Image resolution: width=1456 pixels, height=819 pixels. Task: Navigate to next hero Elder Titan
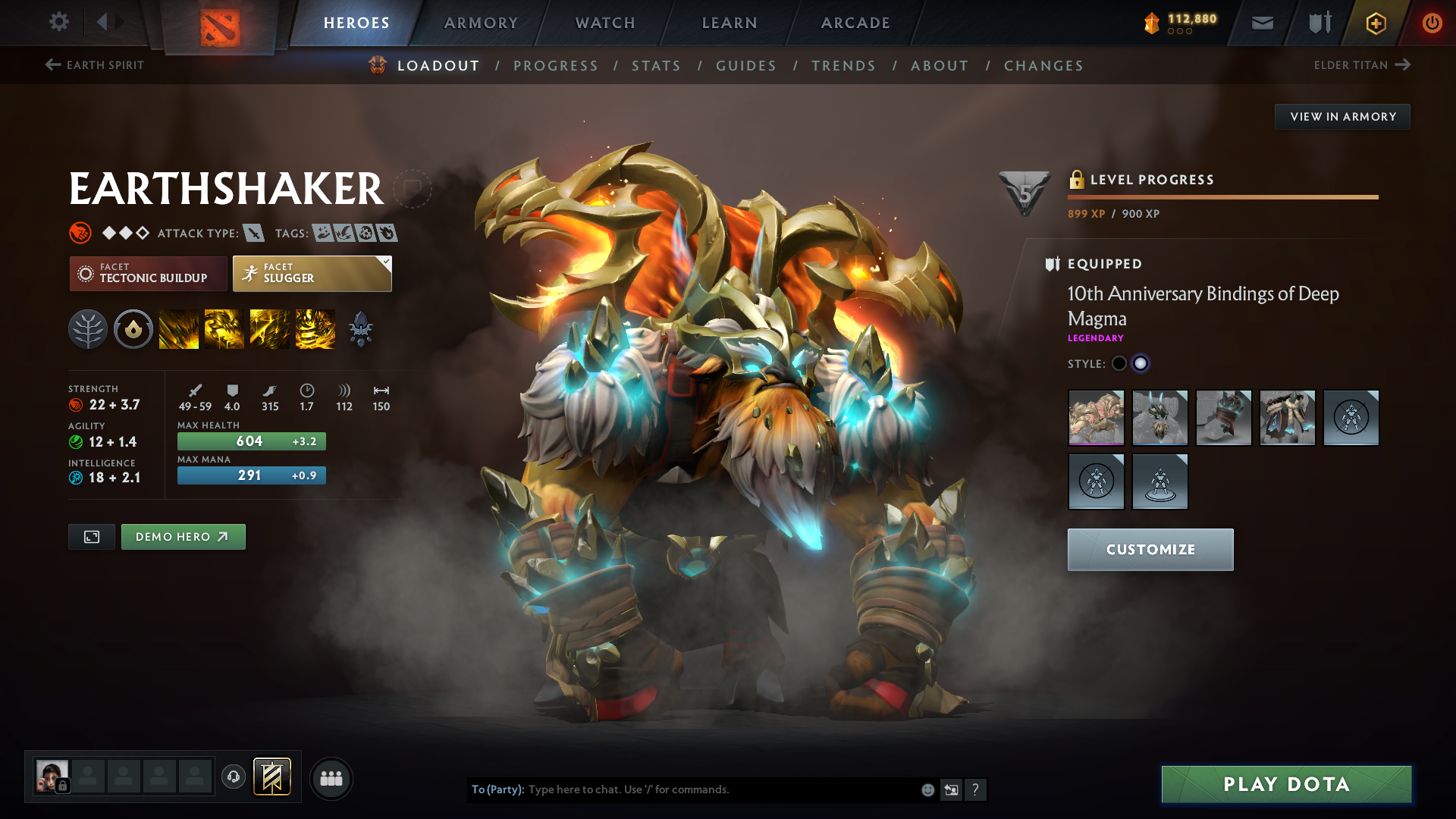[1362, 65]
